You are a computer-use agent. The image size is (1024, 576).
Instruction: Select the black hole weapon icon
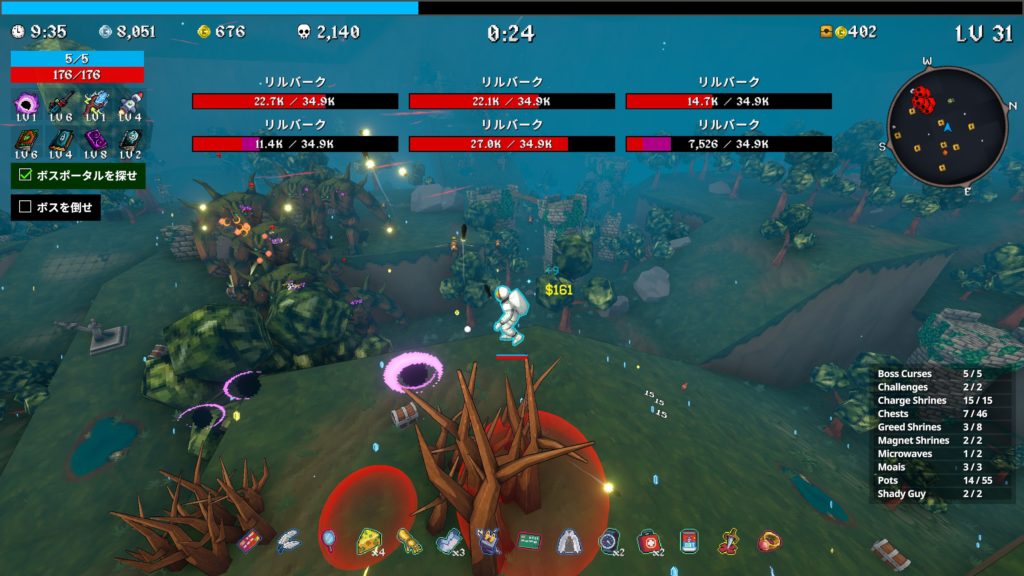point(26,103)
